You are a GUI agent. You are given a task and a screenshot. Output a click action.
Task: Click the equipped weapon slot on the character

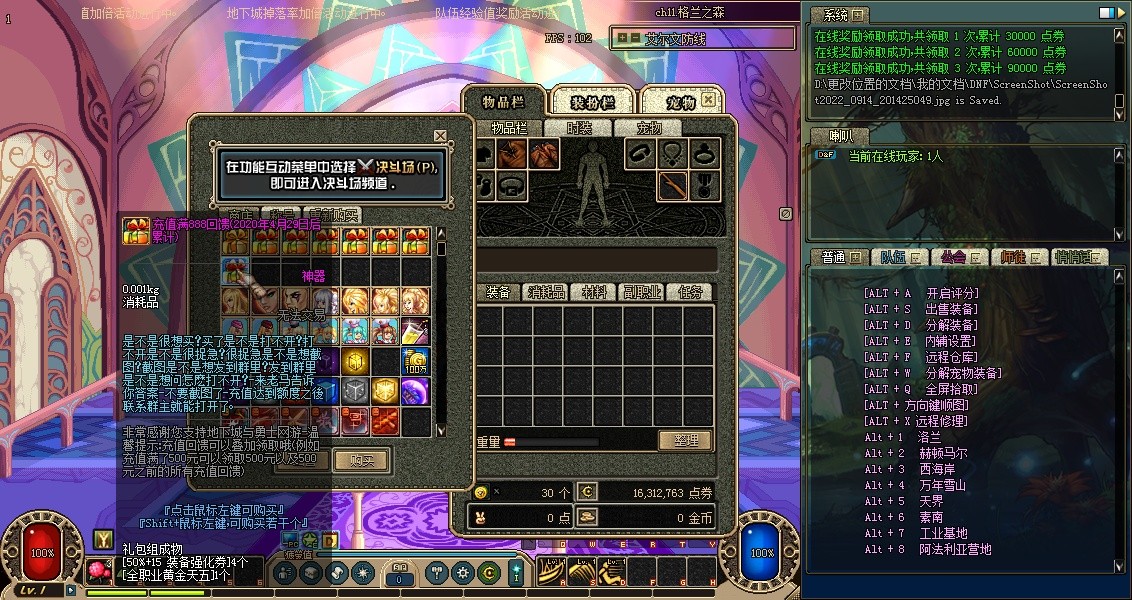[671, 184]
